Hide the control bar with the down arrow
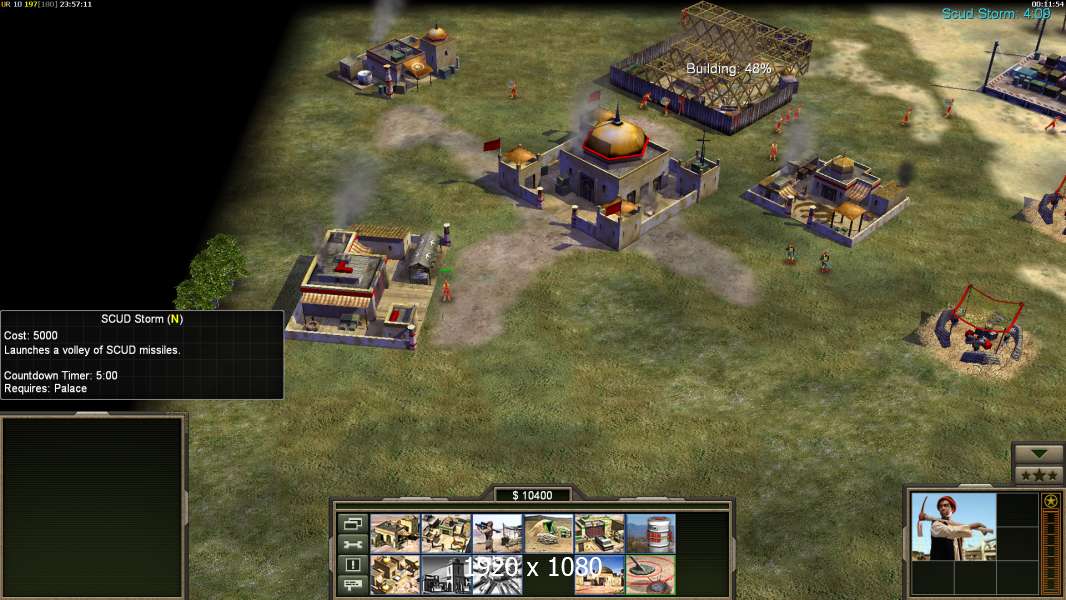 (x=1038, y=453)
